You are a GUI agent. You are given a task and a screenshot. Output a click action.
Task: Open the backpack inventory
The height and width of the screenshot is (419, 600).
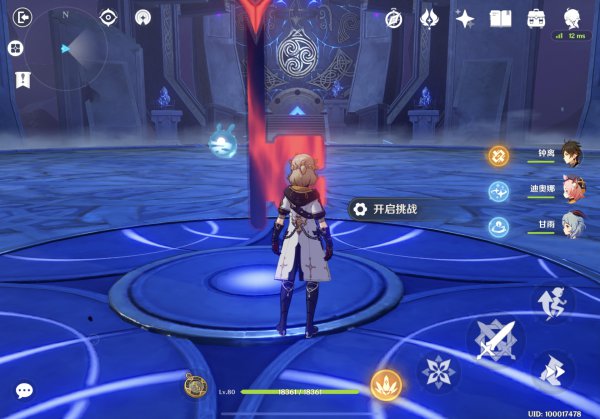[536, 19]
